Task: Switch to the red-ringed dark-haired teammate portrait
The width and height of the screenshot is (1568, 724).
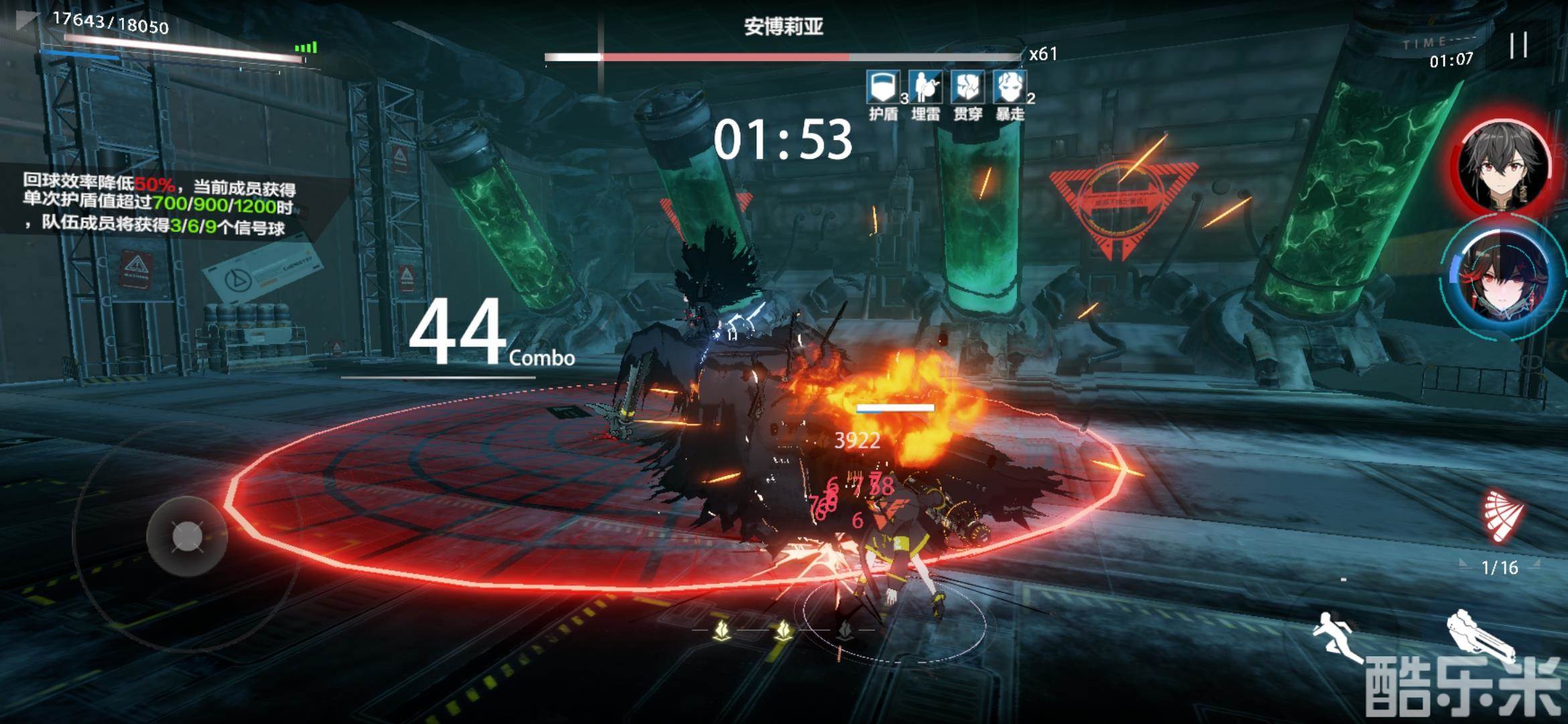Action: [x=1504, y=164]
